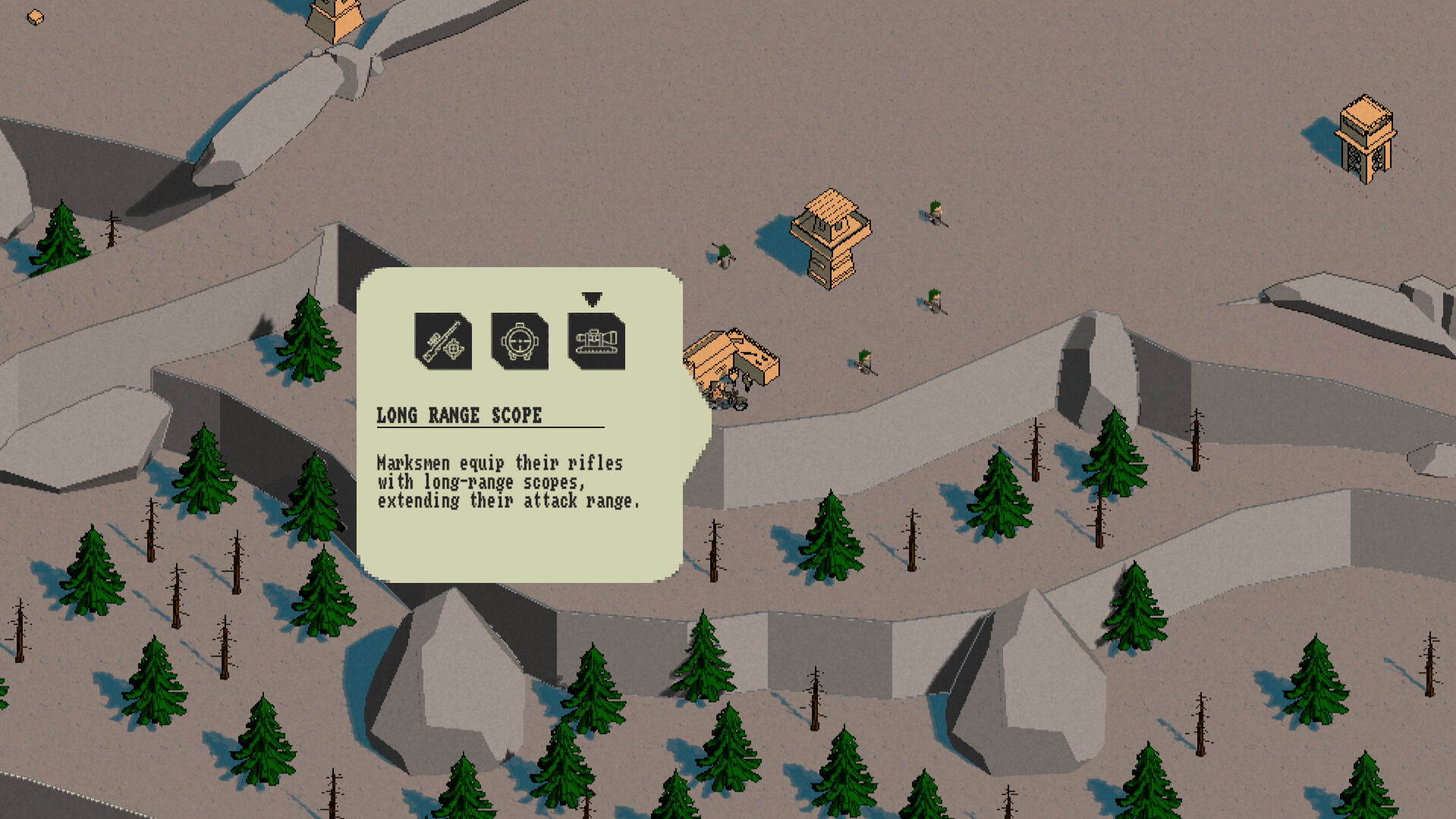
Task: Click the arrow indicator above the tank icon
Action: (593, 298)
